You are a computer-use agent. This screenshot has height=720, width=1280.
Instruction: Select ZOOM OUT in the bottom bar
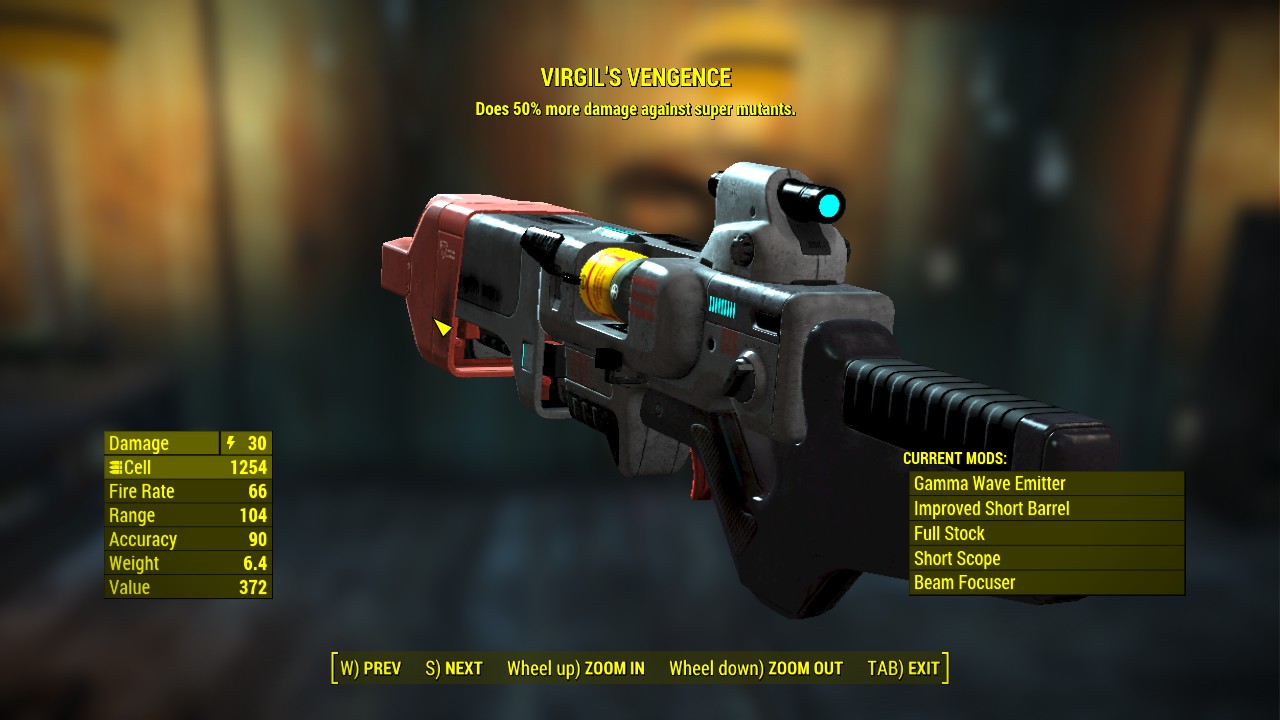tap(755, 668)
